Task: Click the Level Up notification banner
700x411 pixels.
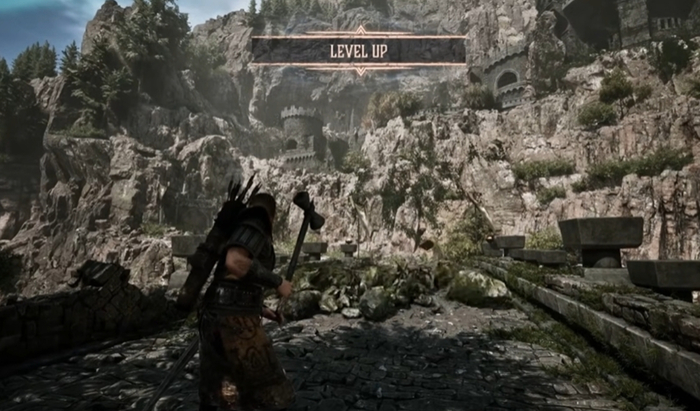Action: 359,50
